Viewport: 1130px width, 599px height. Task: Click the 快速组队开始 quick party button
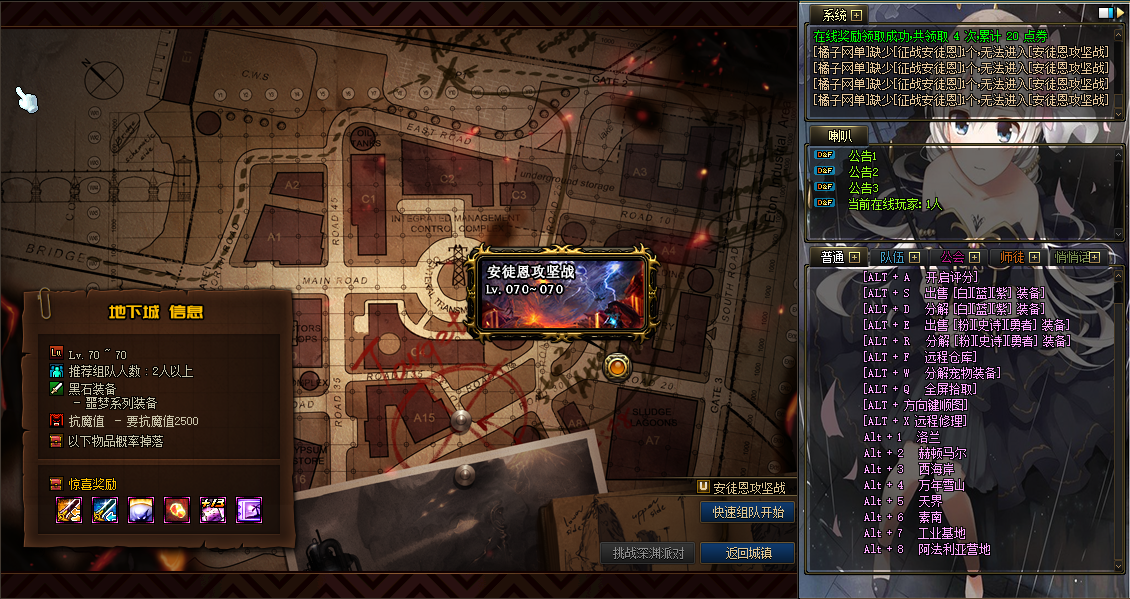[747, 512]
